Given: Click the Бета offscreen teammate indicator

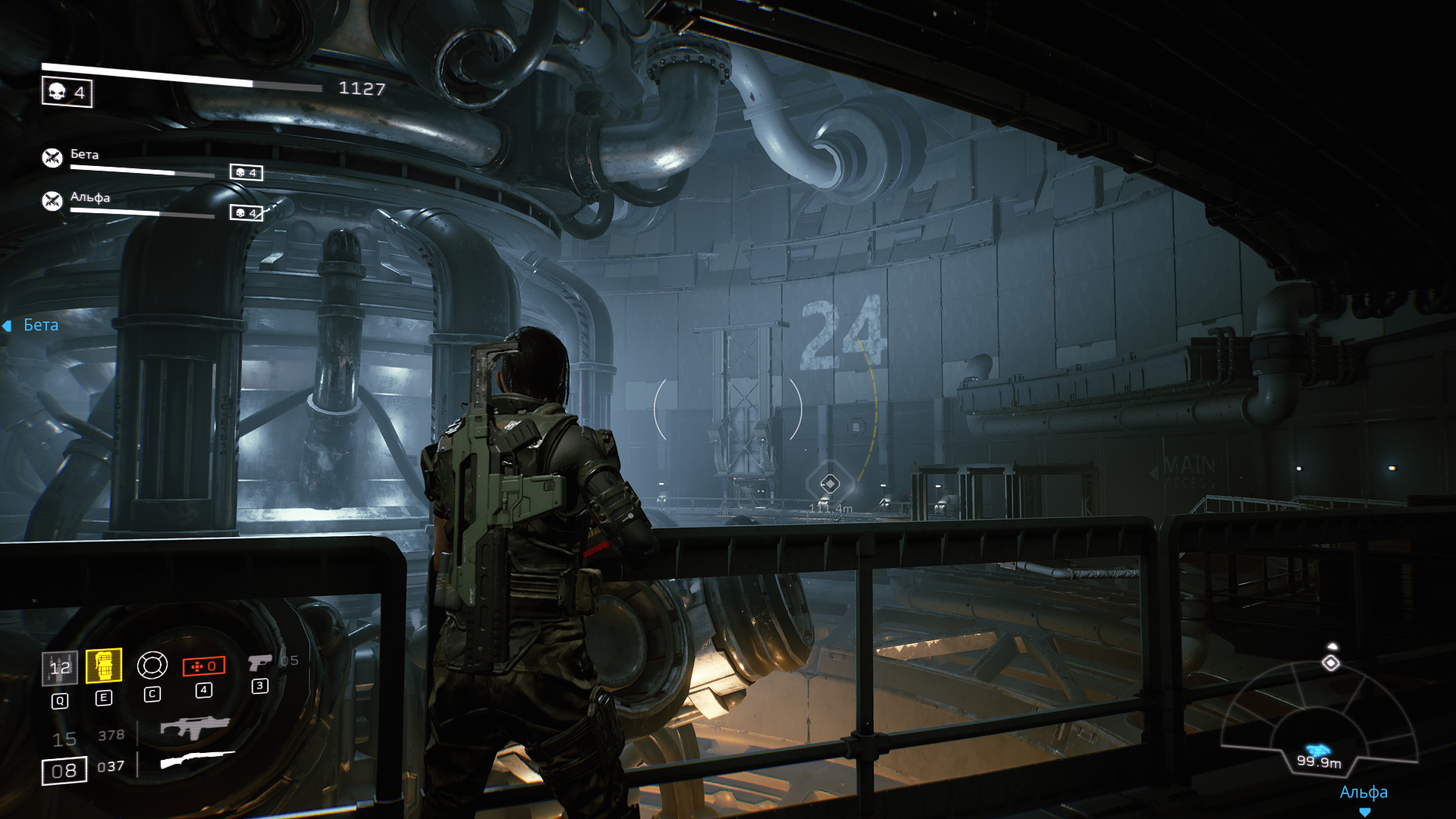Looking at the screenshot, I should tap(32, 325).
